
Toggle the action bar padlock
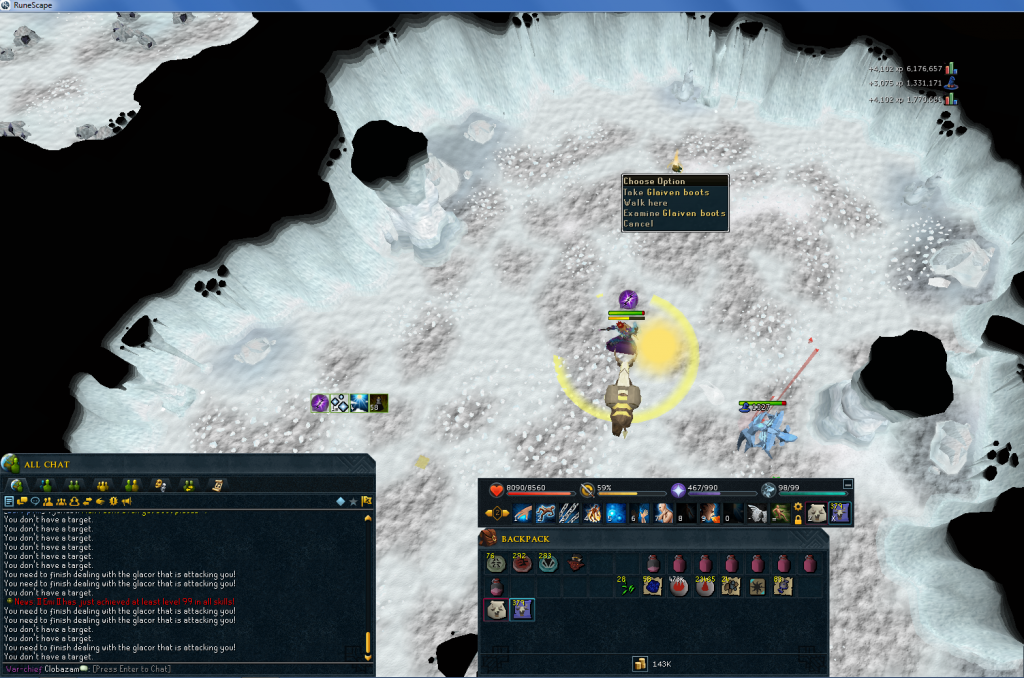tap(798, 521)
